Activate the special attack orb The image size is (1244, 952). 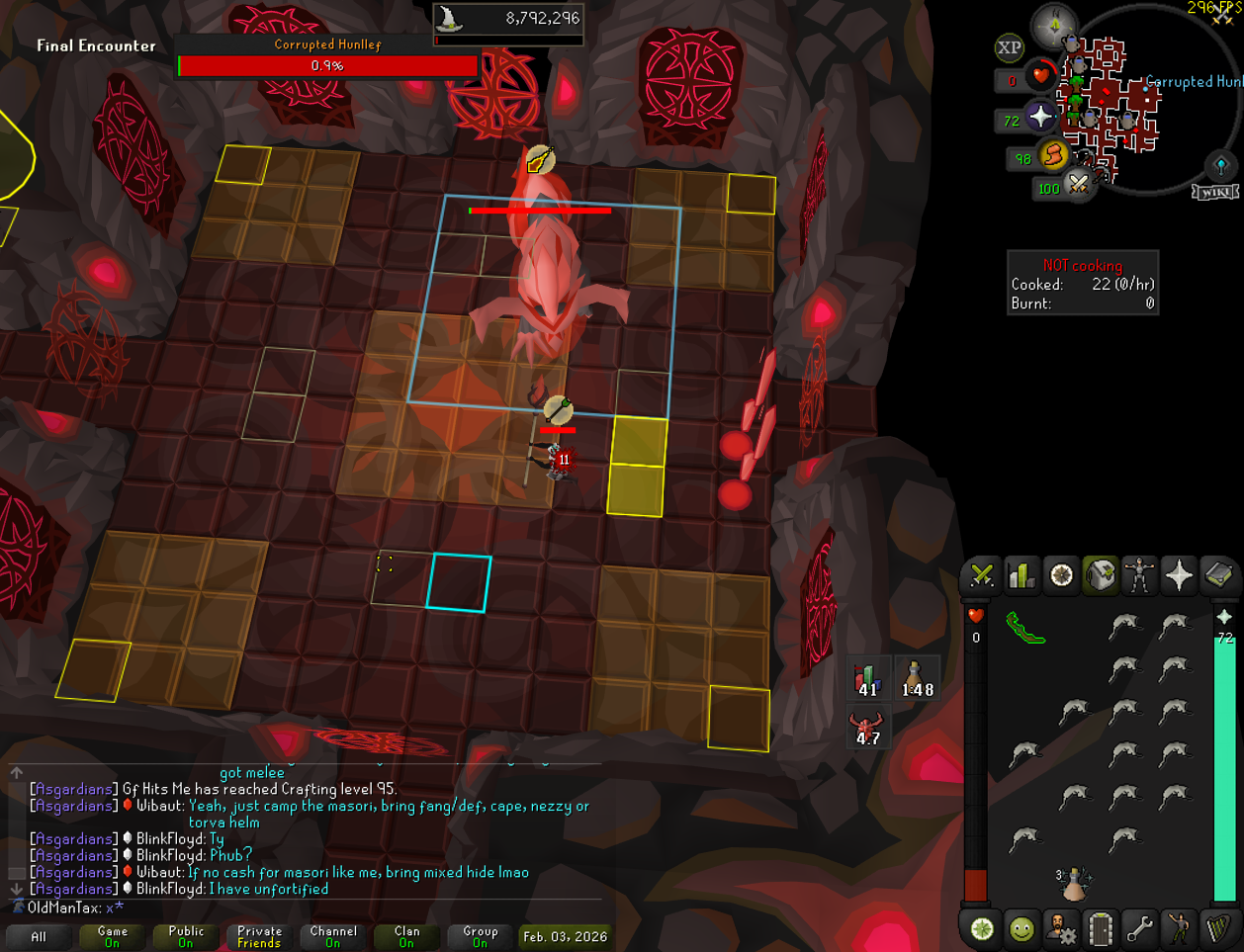point(1078,184)
